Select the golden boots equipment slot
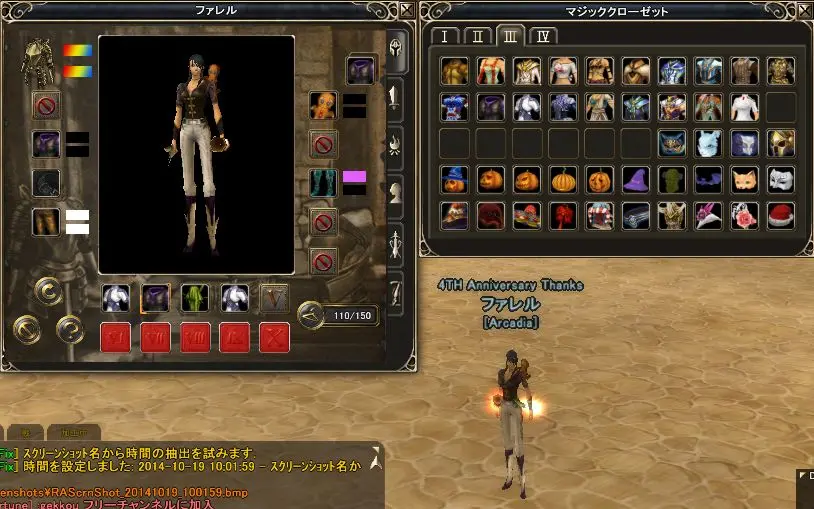Screen dimensions: 814x509 [x=46, y=221]
